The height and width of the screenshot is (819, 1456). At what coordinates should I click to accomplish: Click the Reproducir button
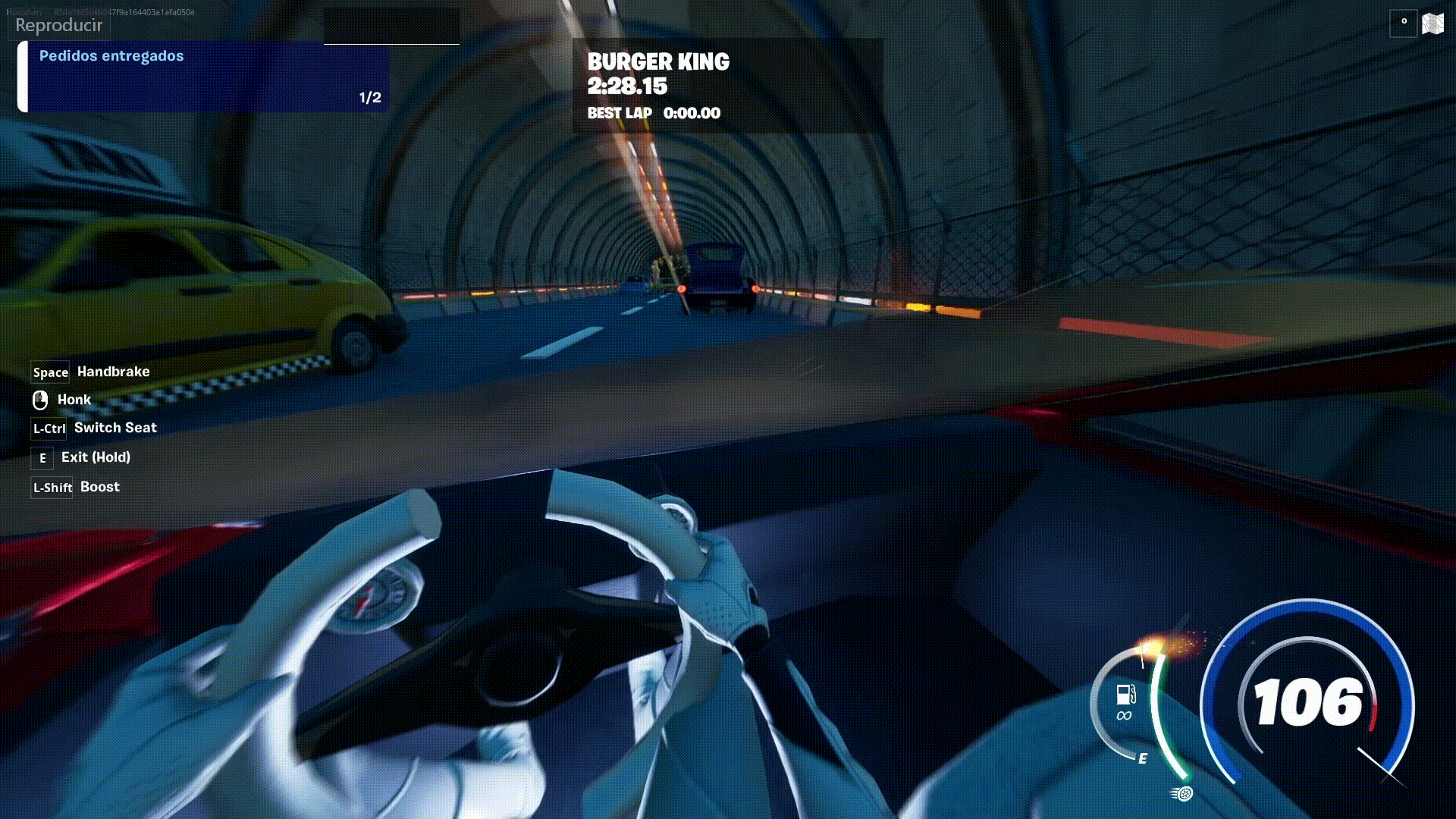tap(58, 25)
